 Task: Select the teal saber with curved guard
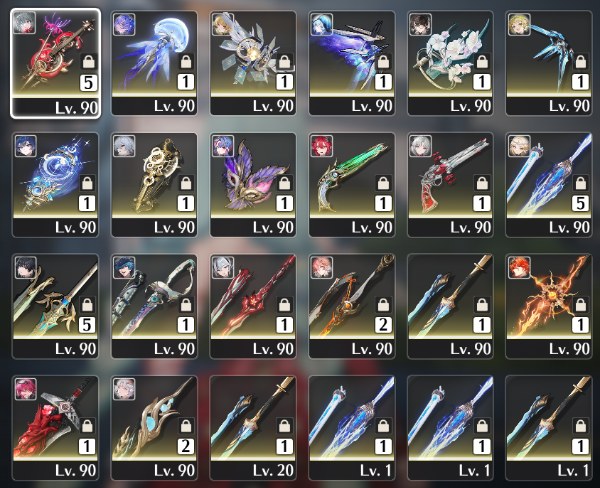tap(154, 303)
